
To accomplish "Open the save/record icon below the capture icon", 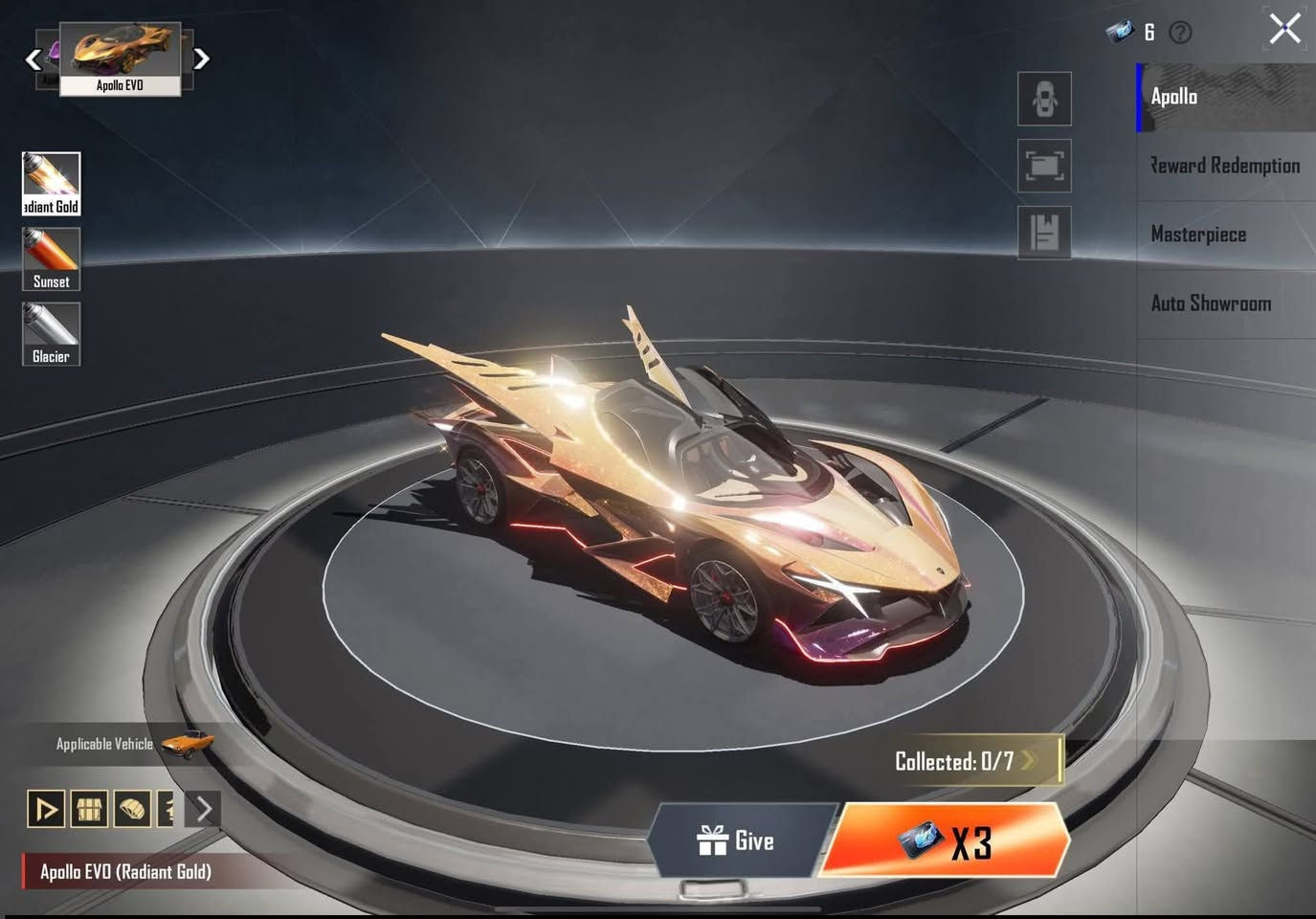I will [x=1043, y=234].
